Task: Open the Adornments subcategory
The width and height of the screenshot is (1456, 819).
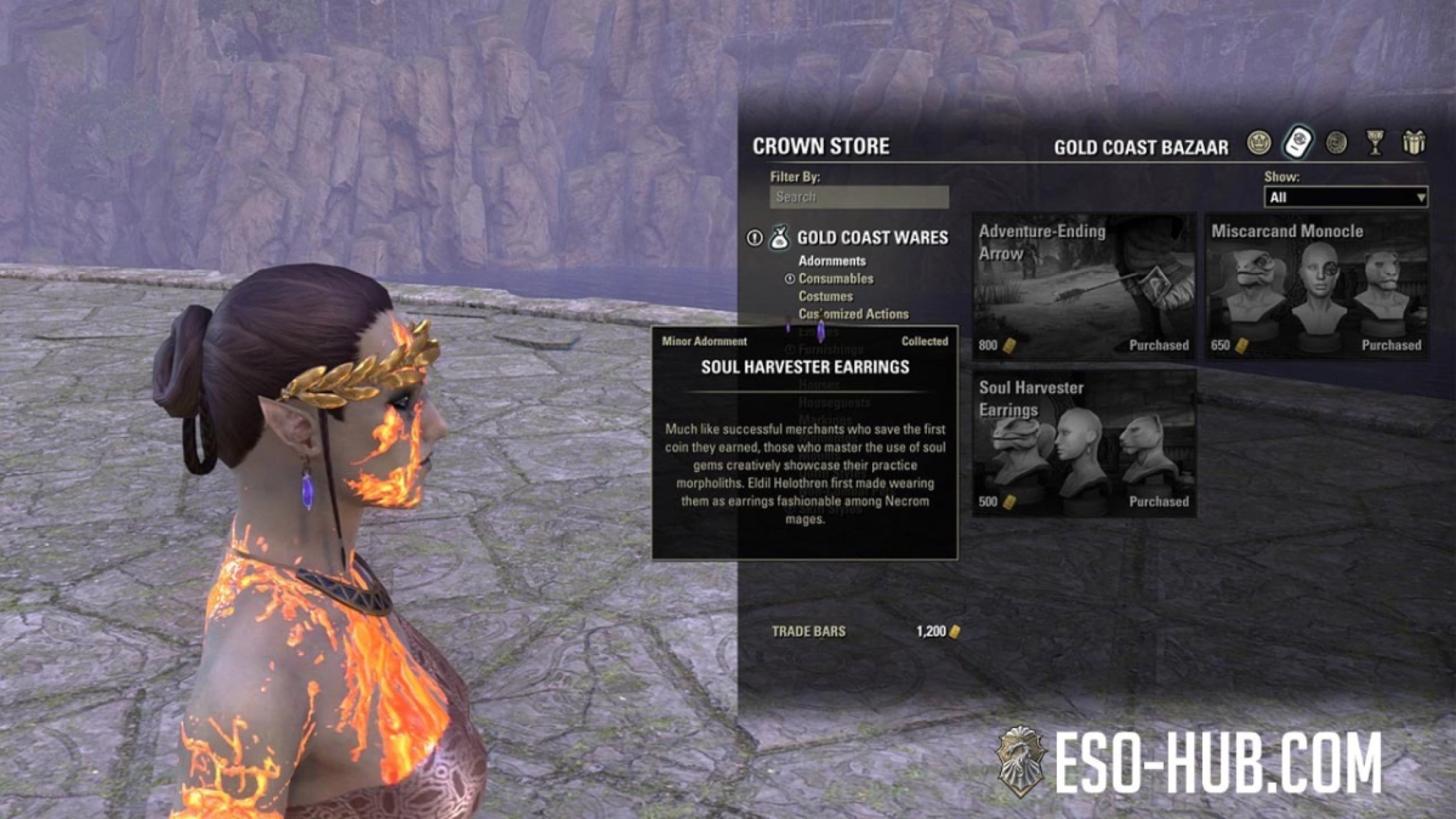Action: click(x=831, y=261)
